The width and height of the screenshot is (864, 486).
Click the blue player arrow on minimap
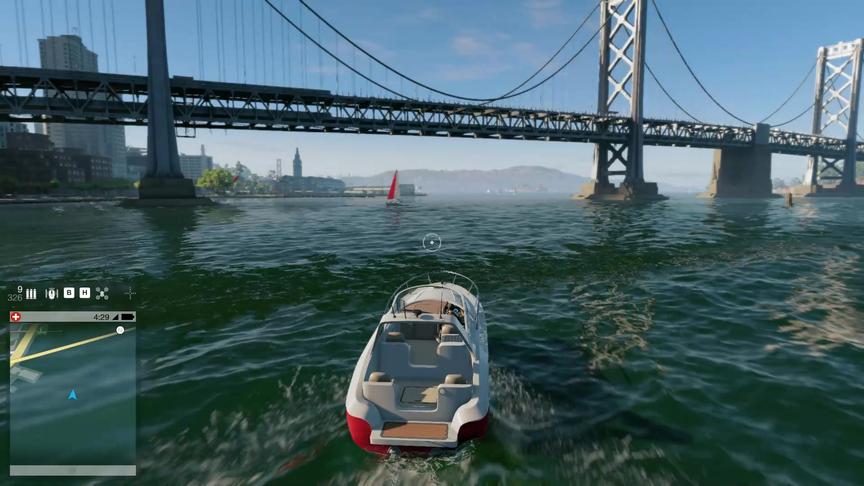click(72, 395)
